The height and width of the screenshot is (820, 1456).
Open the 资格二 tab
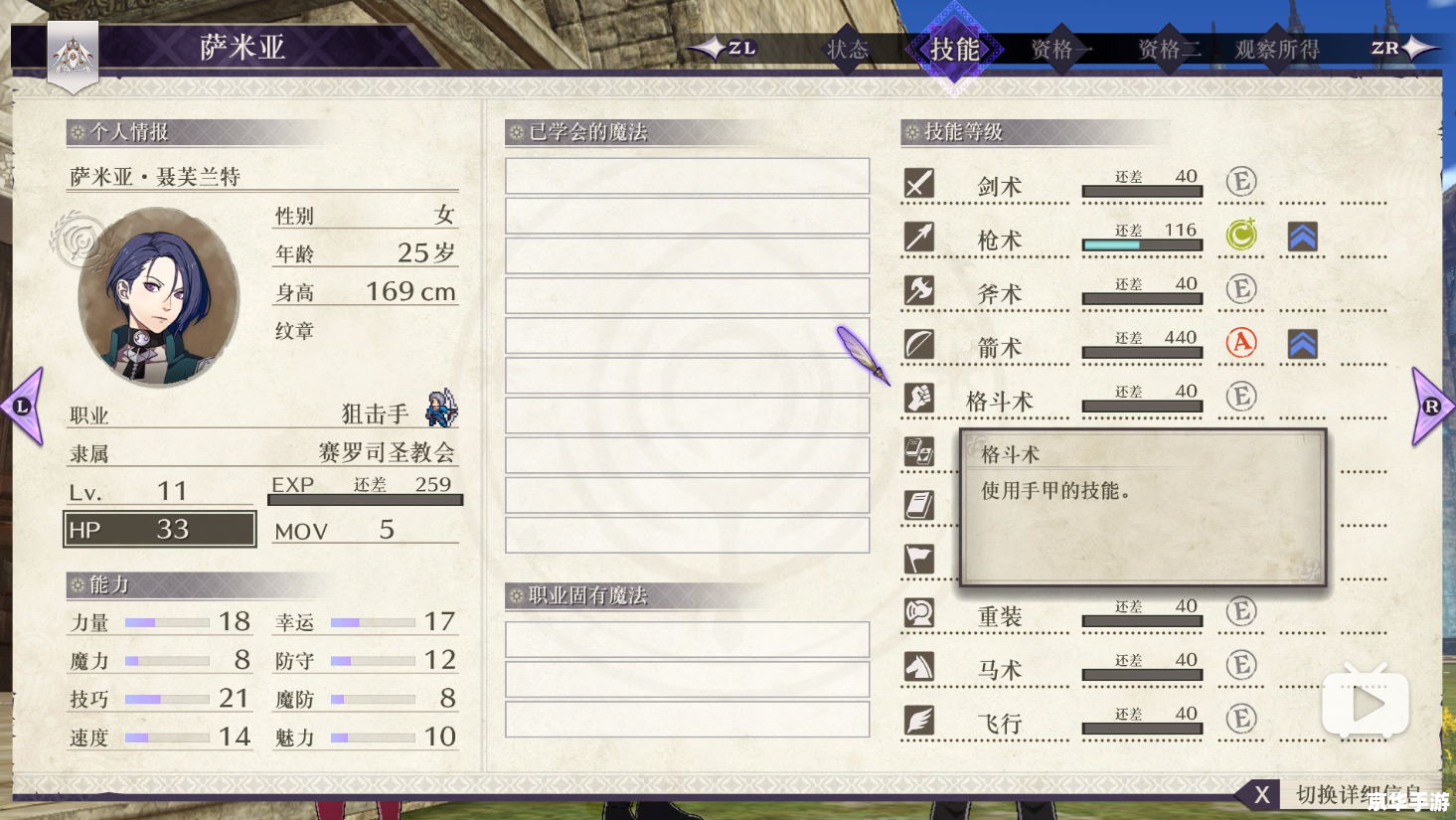point(1169,49)
